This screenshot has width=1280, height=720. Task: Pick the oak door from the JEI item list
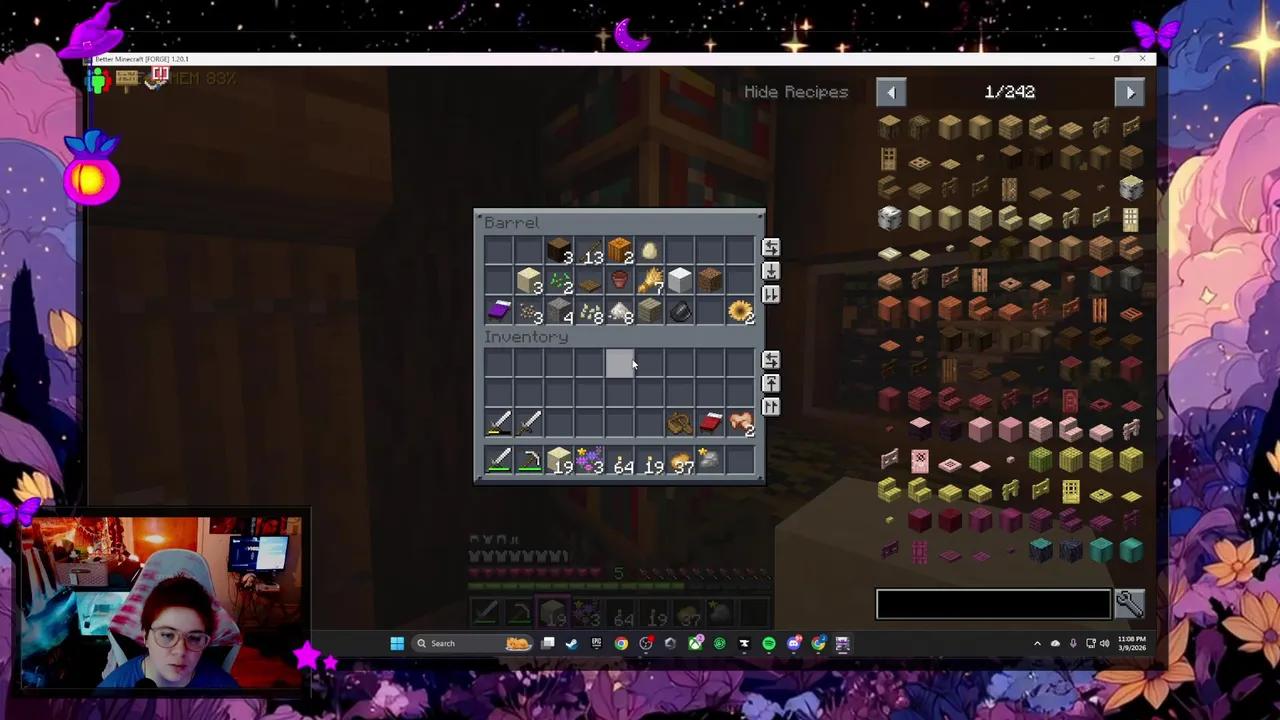(x=889, y=158)
